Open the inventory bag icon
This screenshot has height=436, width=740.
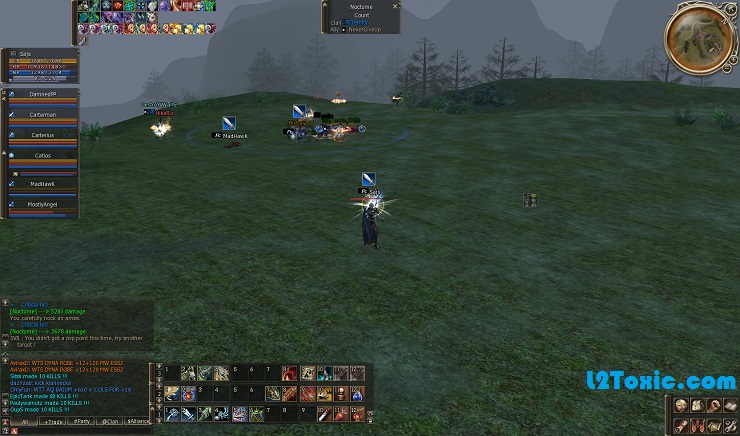click(x=697, y=406)
